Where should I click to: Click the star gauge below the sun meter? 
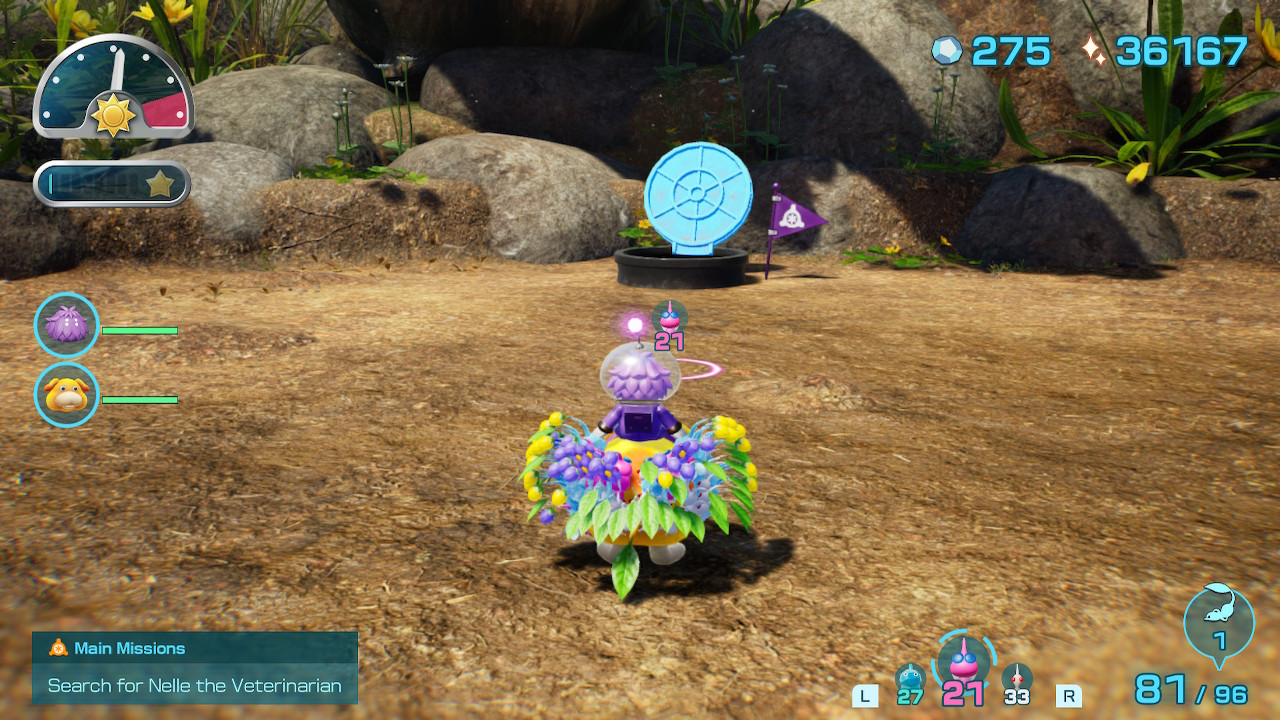(112, 184)
